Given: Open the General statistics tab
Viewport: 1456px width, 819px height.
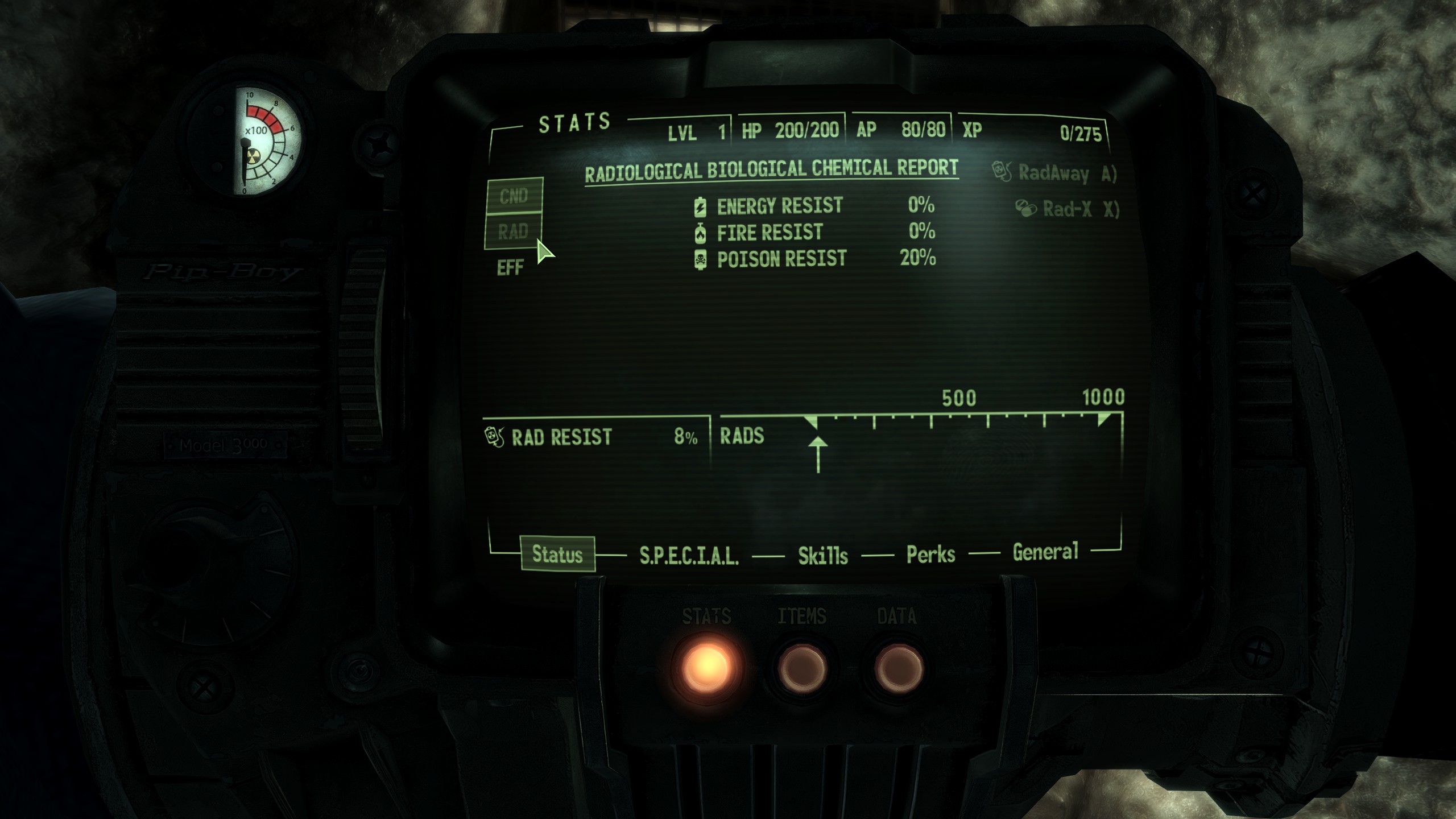Looking at the screenshot, I should (1045, 552).
